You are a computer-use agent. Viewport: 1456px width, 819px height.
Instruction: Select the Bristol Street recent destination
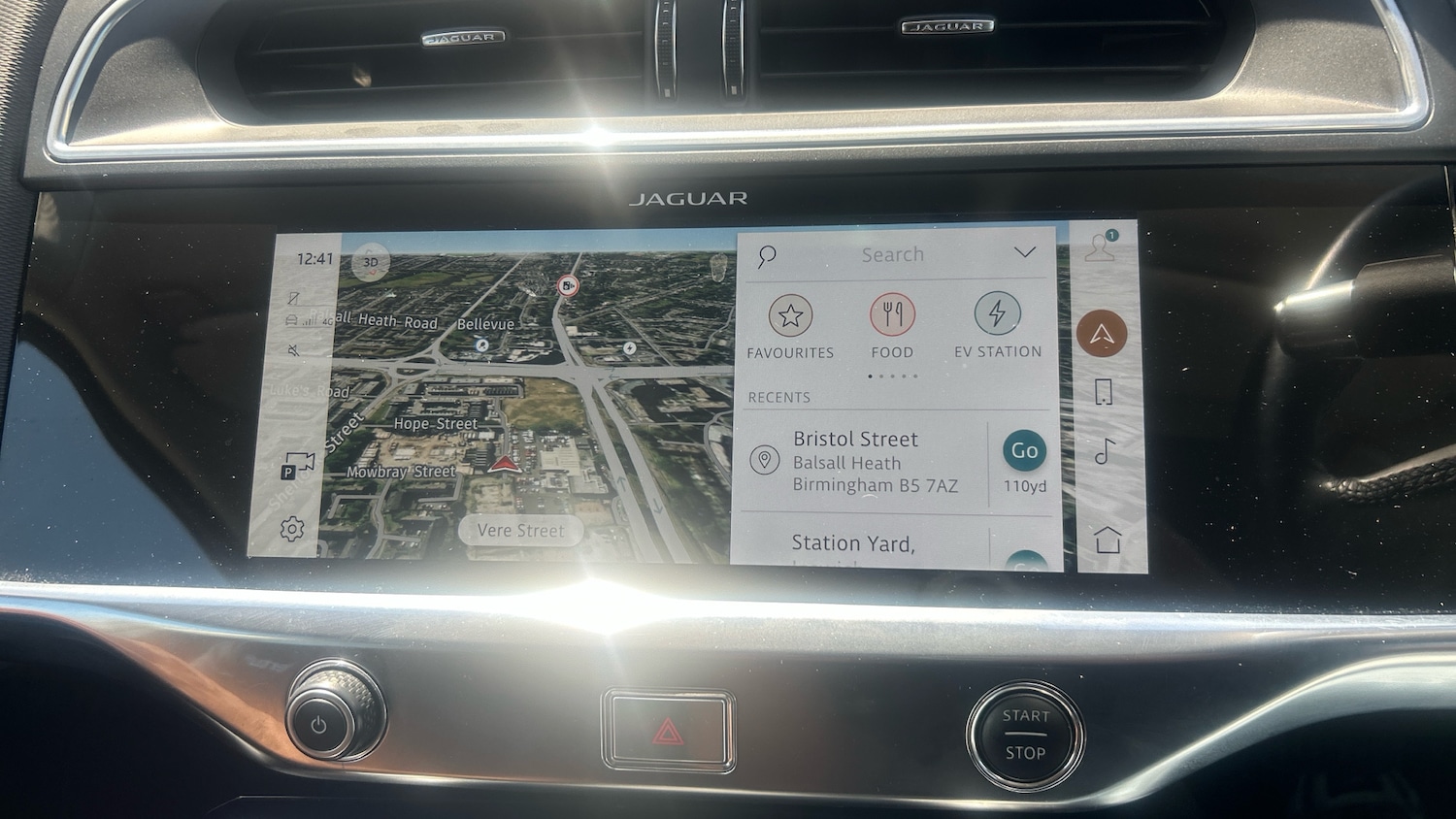(x=864, y=462)
